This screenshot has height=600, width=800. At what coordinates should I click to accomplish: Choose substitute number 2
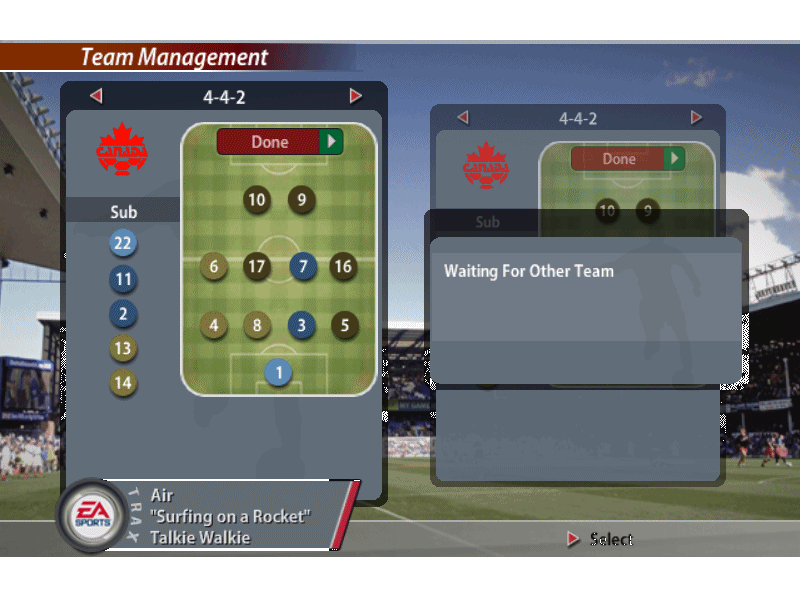point(123,314)
